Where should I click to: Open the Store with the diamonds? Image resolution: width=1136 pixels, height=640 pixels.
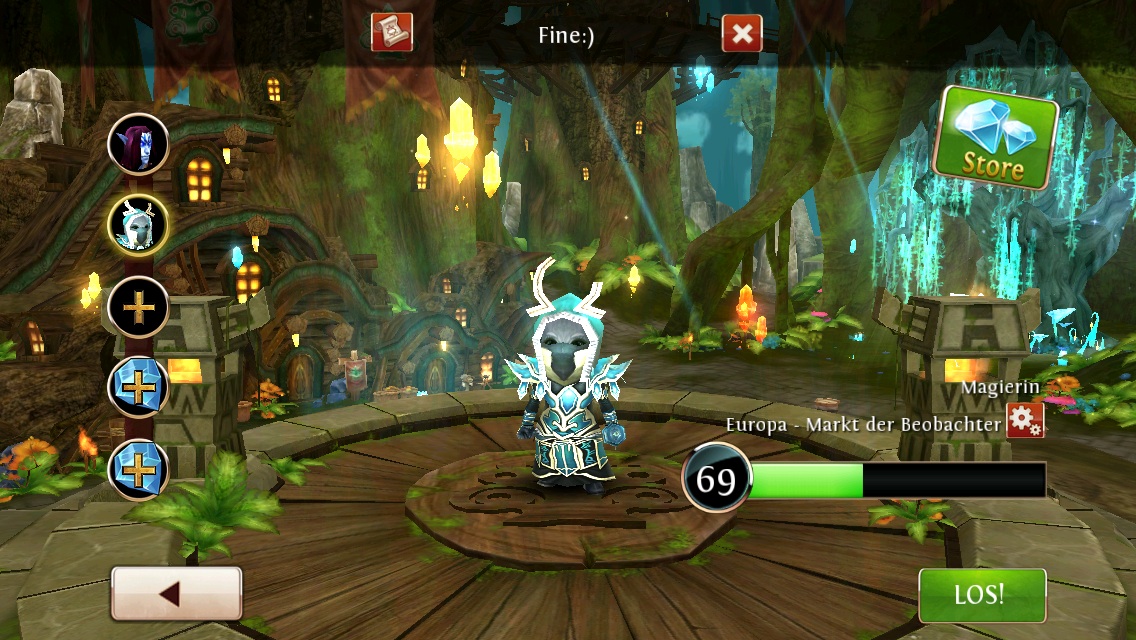(x=995, y=139)
